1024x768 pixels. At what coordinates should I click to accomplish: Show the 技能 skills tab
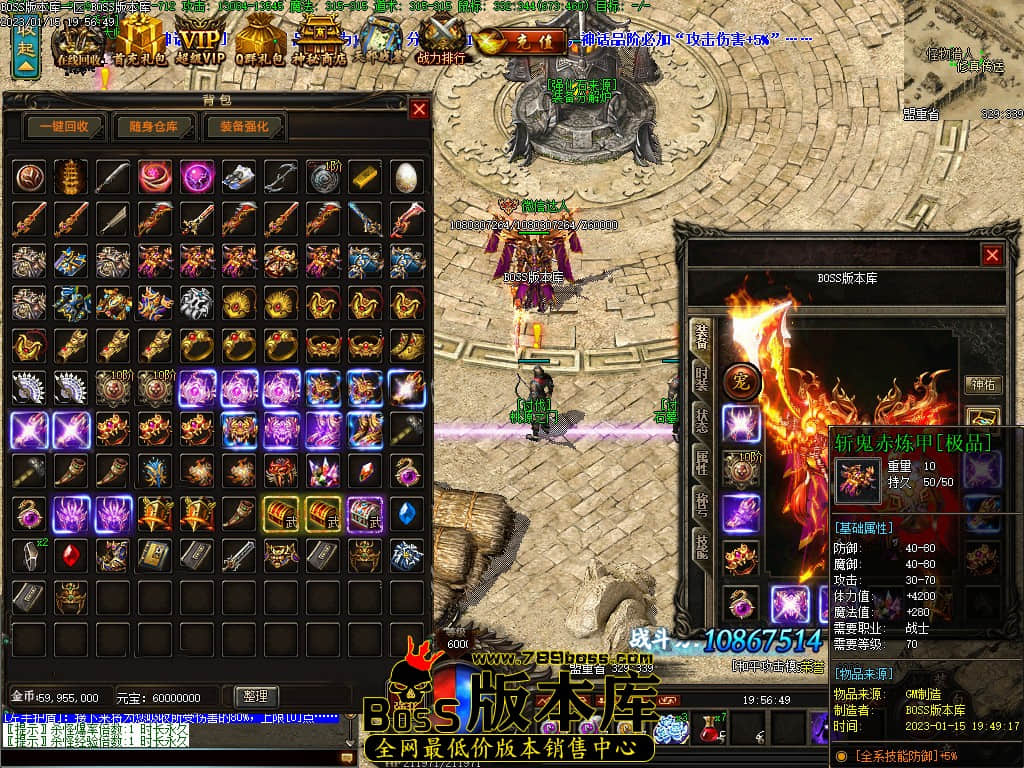[x=702, y=541]
